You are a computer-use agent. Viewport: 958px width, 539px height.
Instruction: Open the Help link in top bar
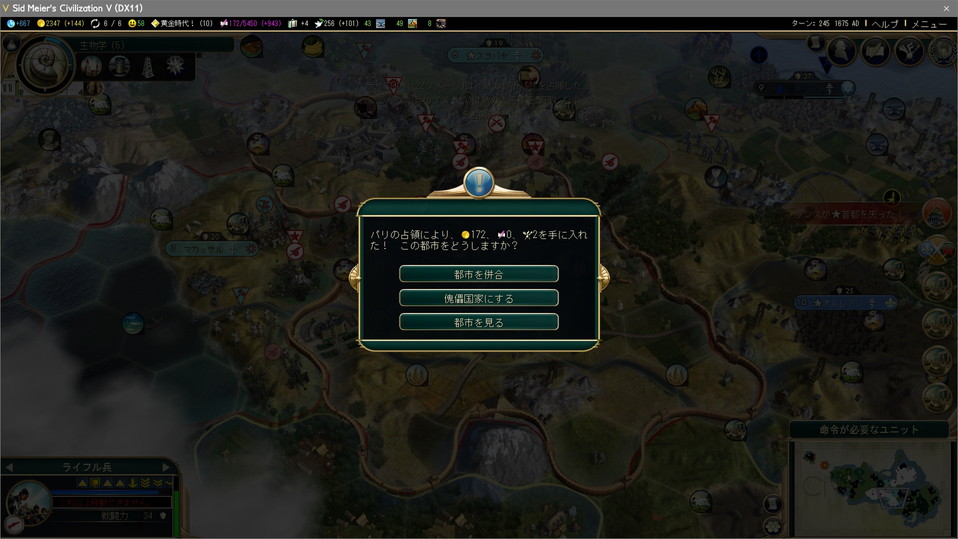pyautogui.click(x=885, y=23)
